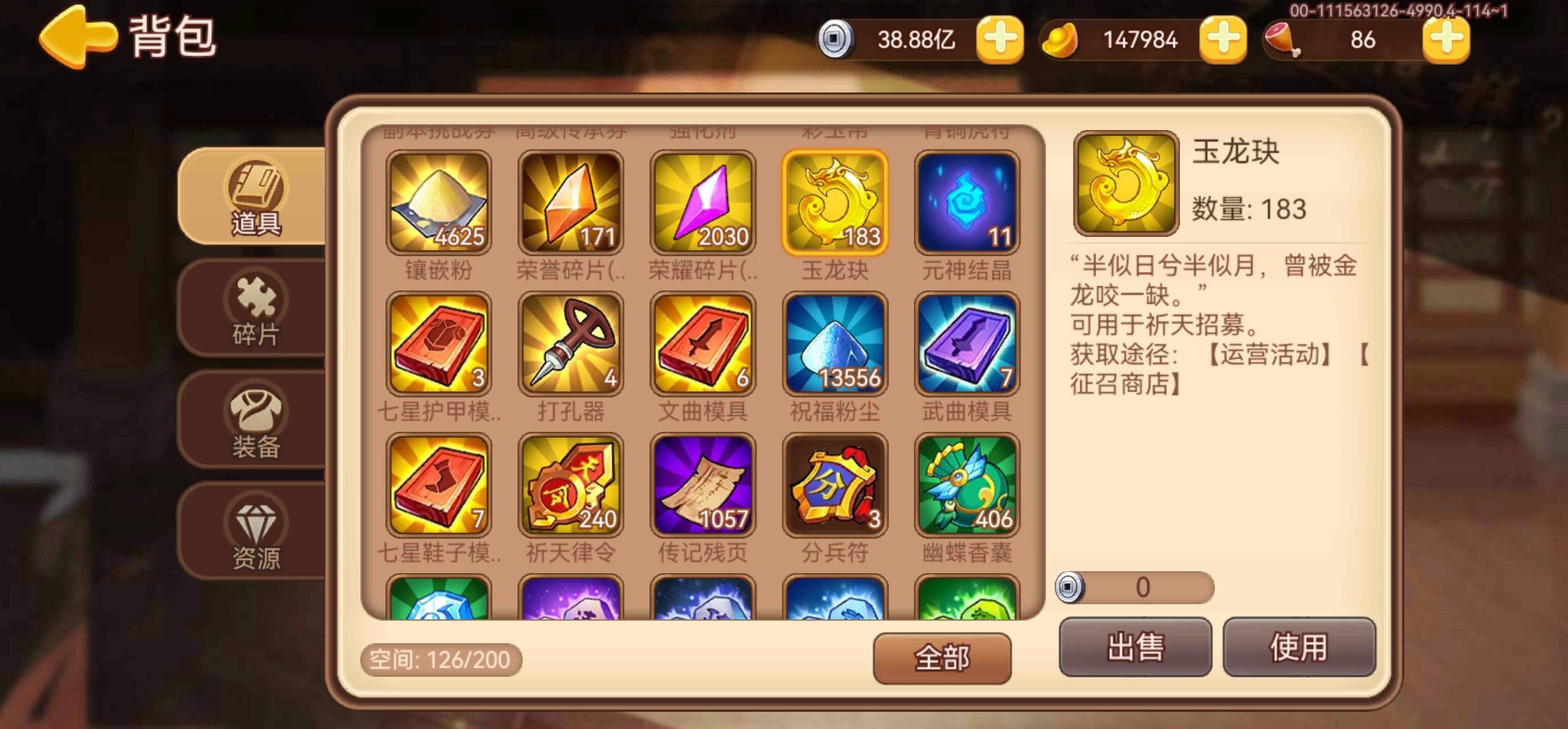1568x729 pixels.
Task: Click the 使用 use button
Action: click(x=1299, y=647)
